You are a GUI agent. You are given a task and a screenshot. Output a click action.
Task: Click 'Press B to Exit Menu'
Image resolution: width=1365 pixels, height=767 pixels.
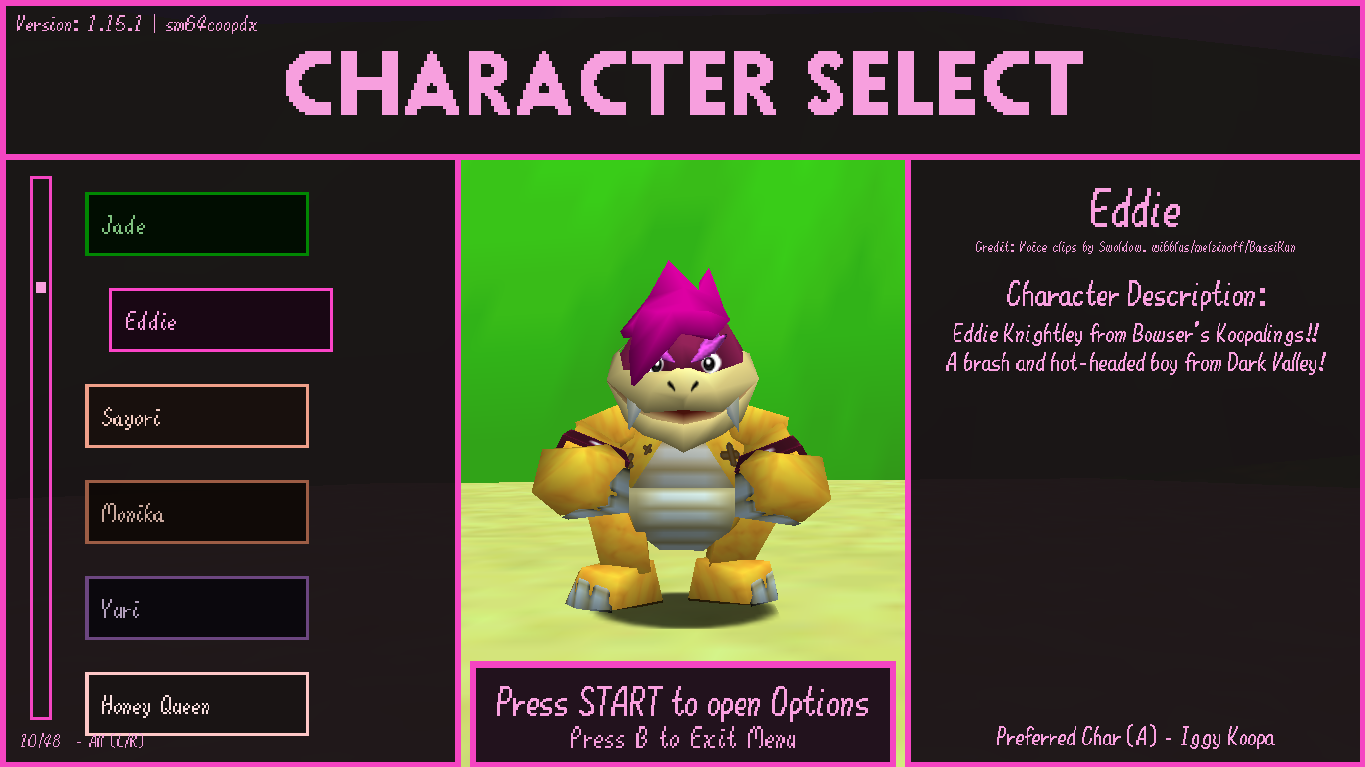point(683,737)
